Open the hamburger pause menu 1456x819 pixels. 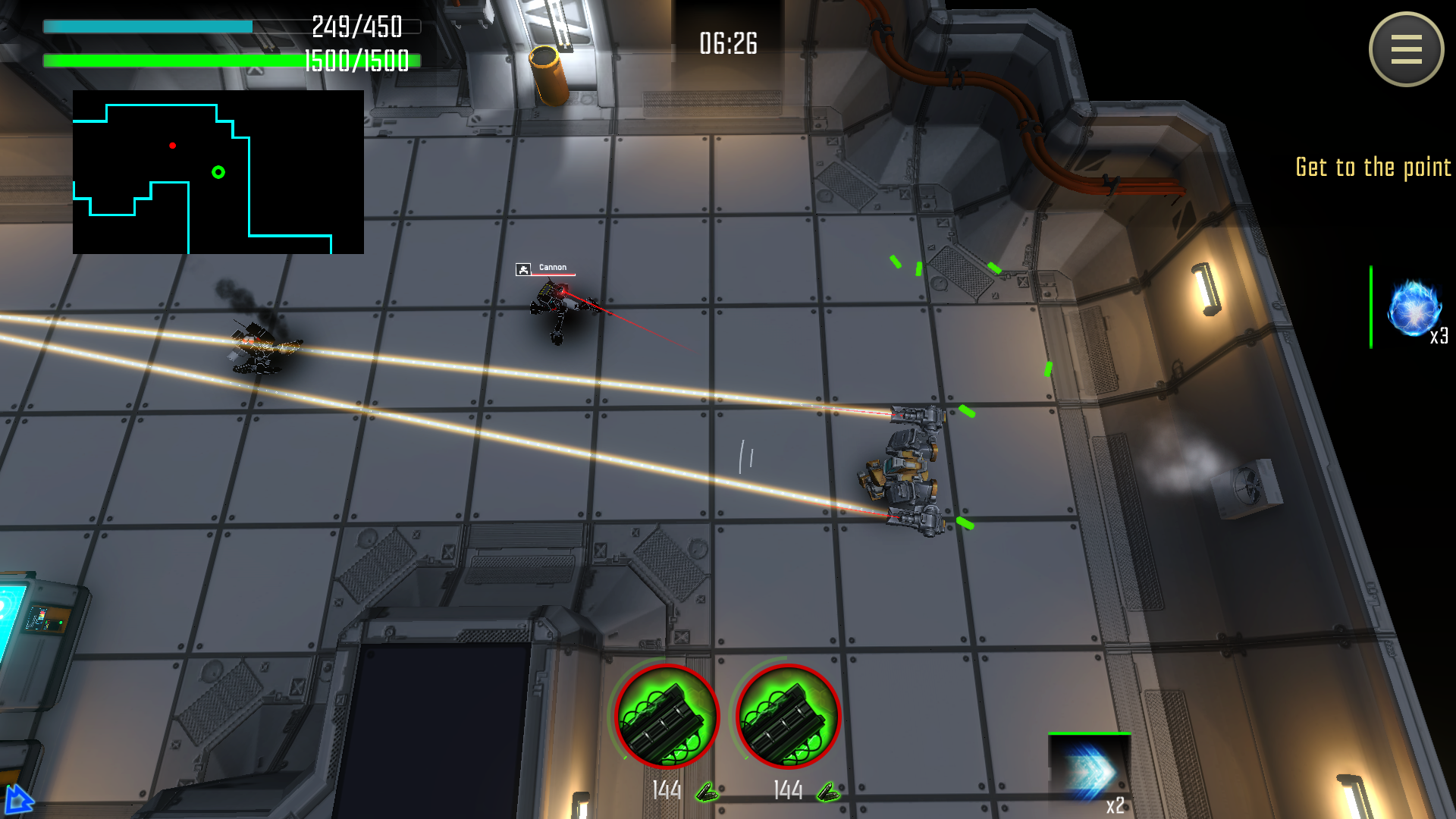[1406, 49]
